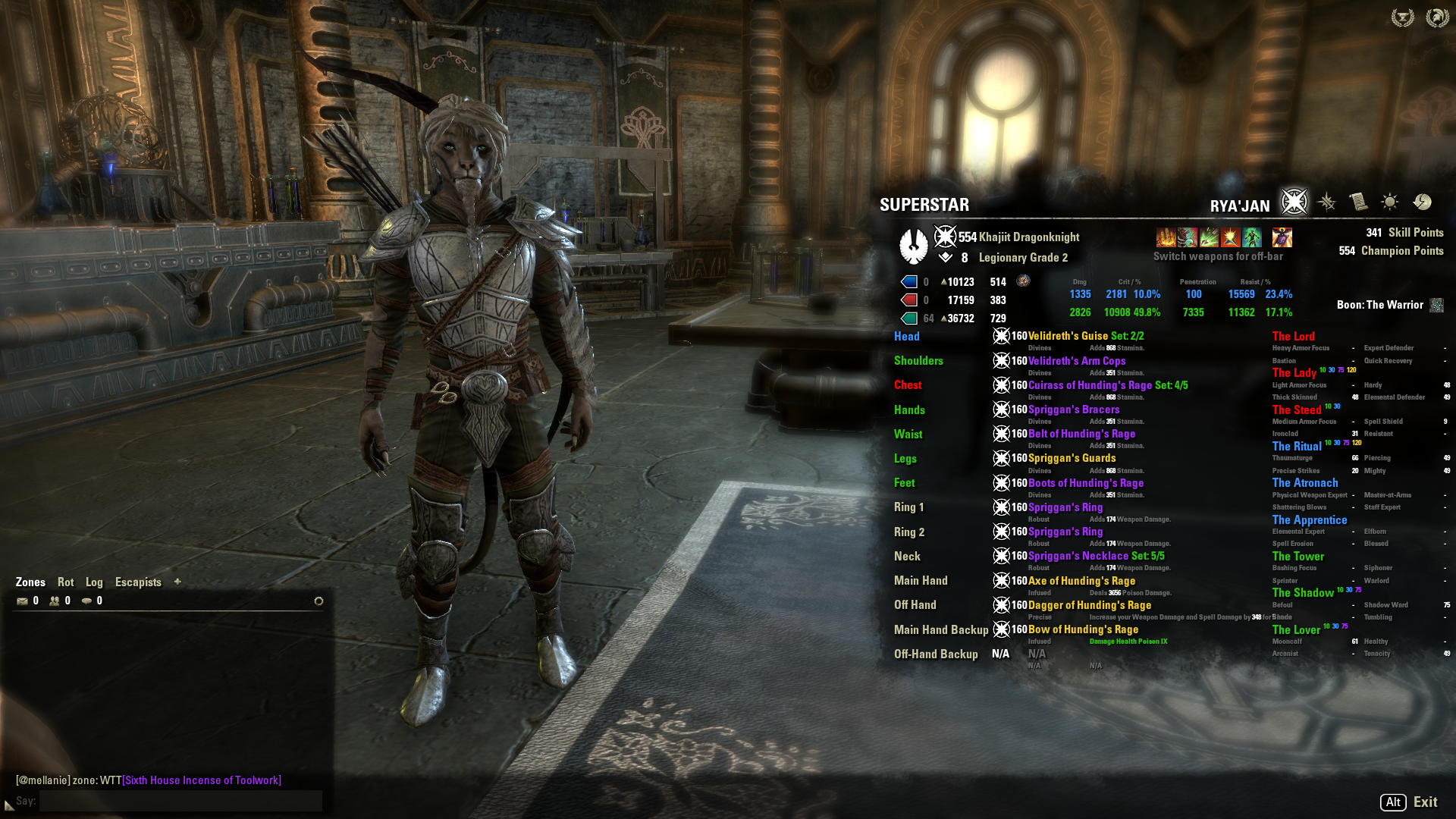Open chat settings with the gear icon
The image size is (1456, 819).
pos(318,601)
